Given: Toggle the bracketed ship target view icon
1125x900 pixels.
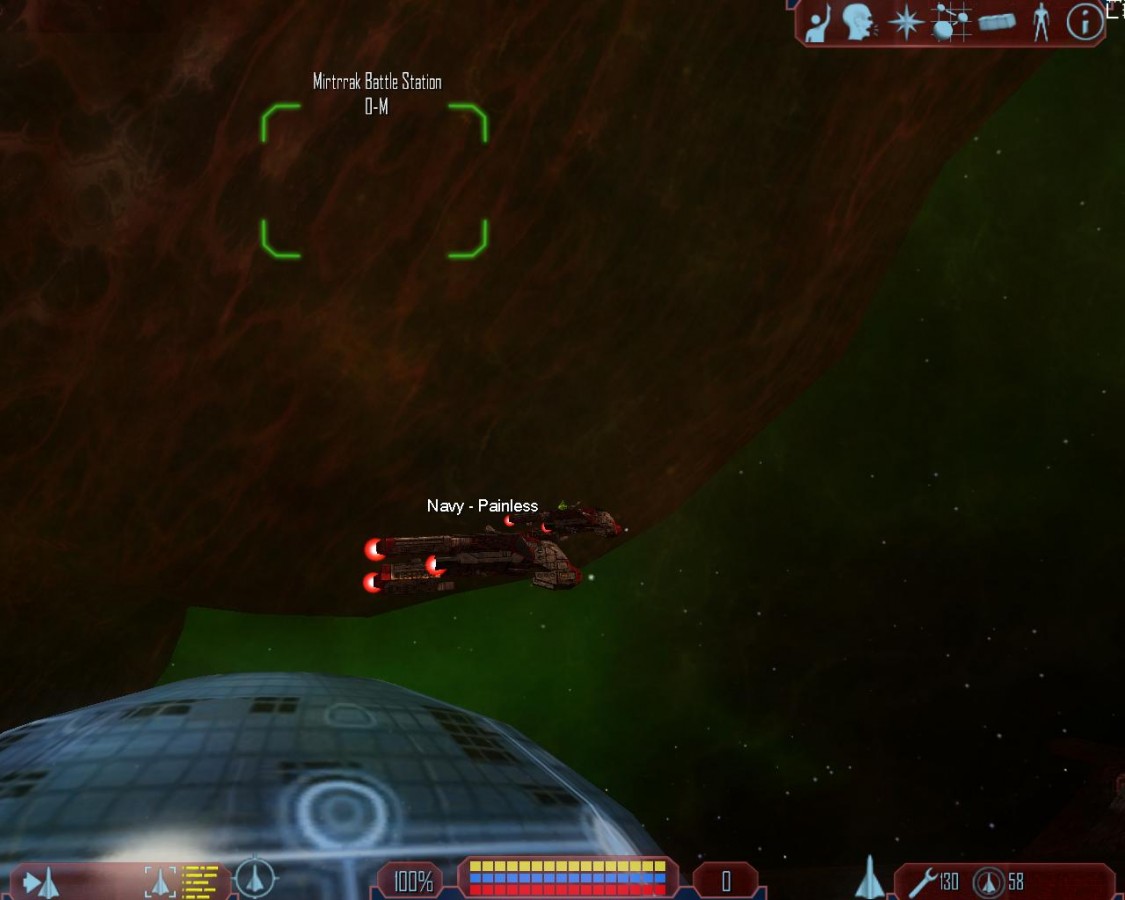Looking at the screenshot, I should point(160,881).
